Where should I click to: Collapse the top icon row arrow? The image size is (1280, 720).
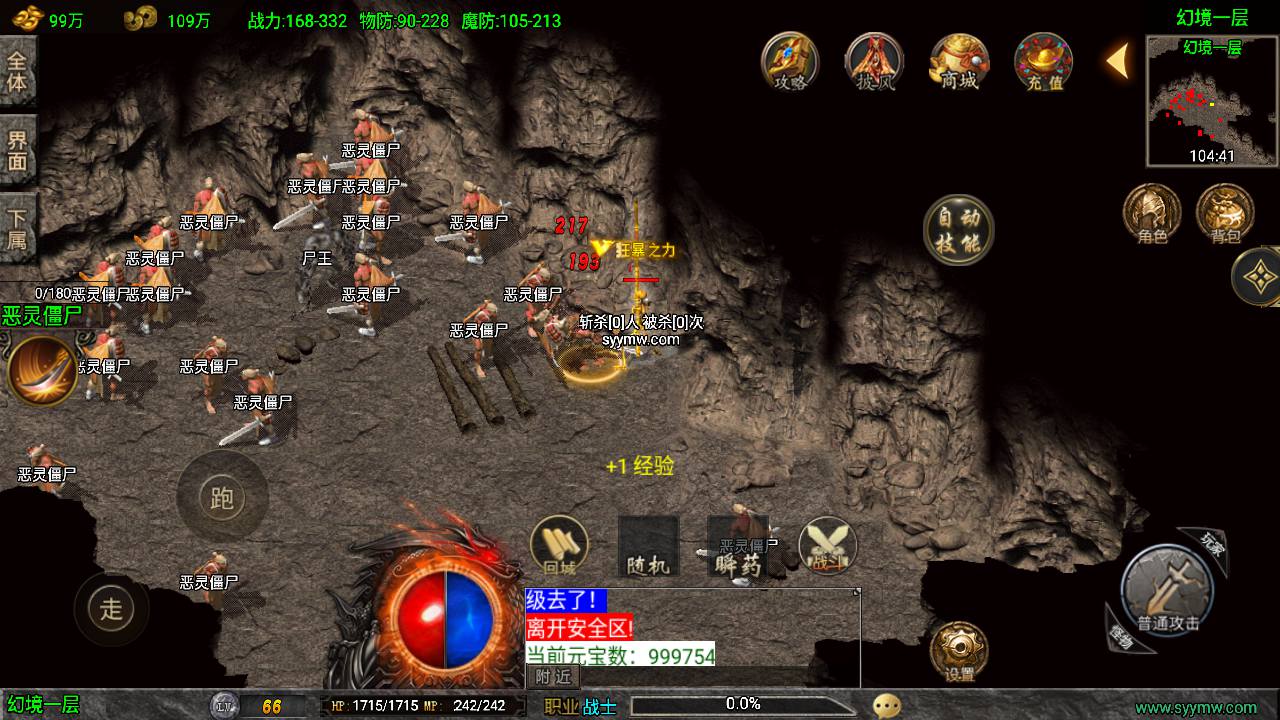coord(1118,60)
